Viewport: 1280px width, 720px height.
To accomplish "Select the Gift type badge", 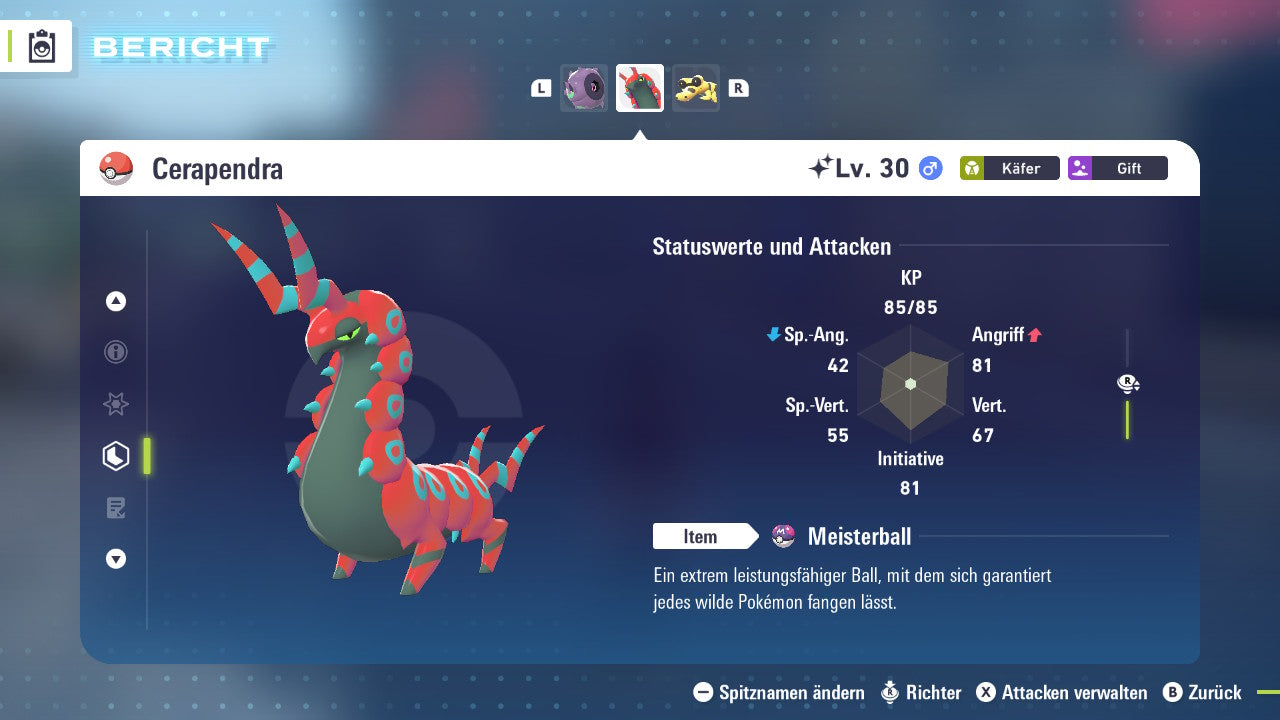I will click(x=1117, y=168).
